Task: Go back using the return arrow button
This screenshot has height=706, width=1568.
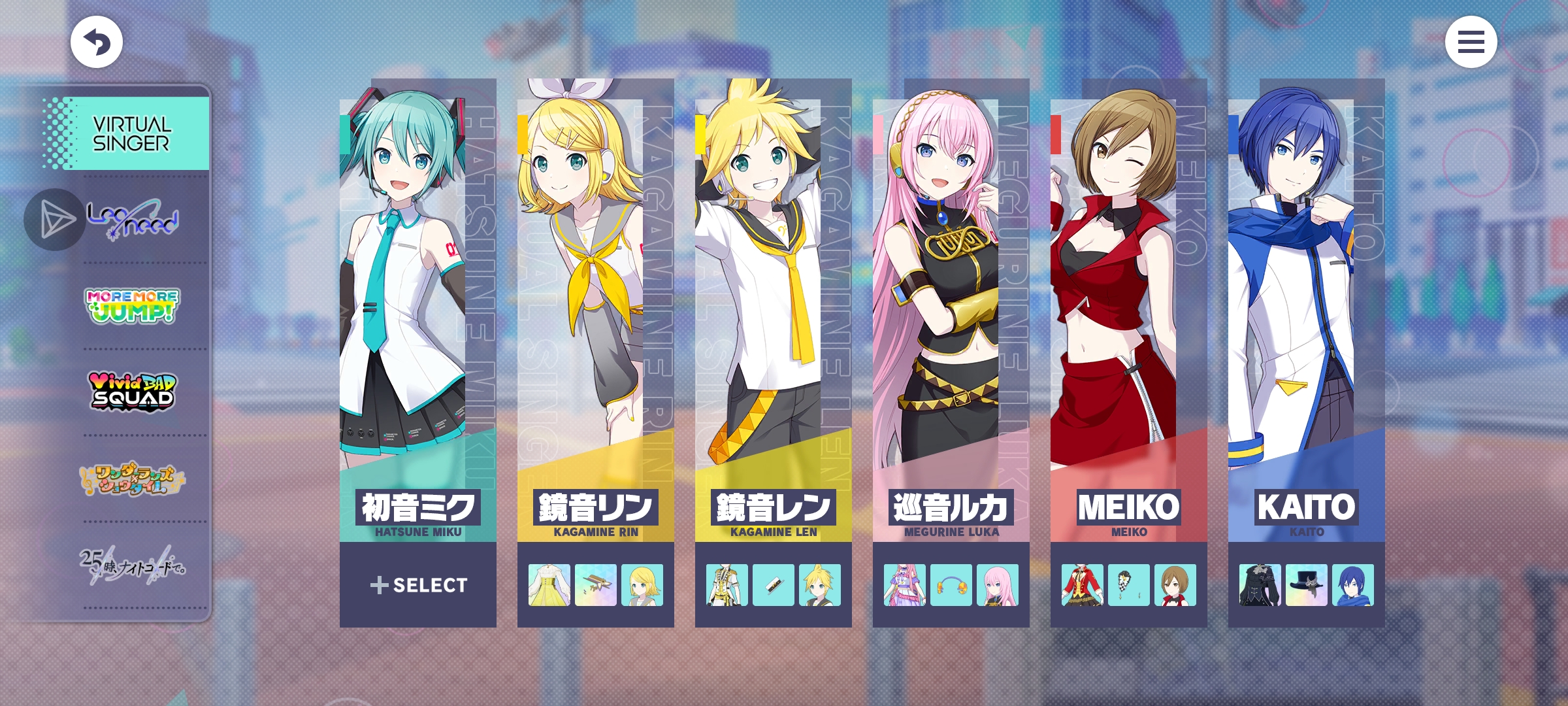Action: click(x=97, y=42)
